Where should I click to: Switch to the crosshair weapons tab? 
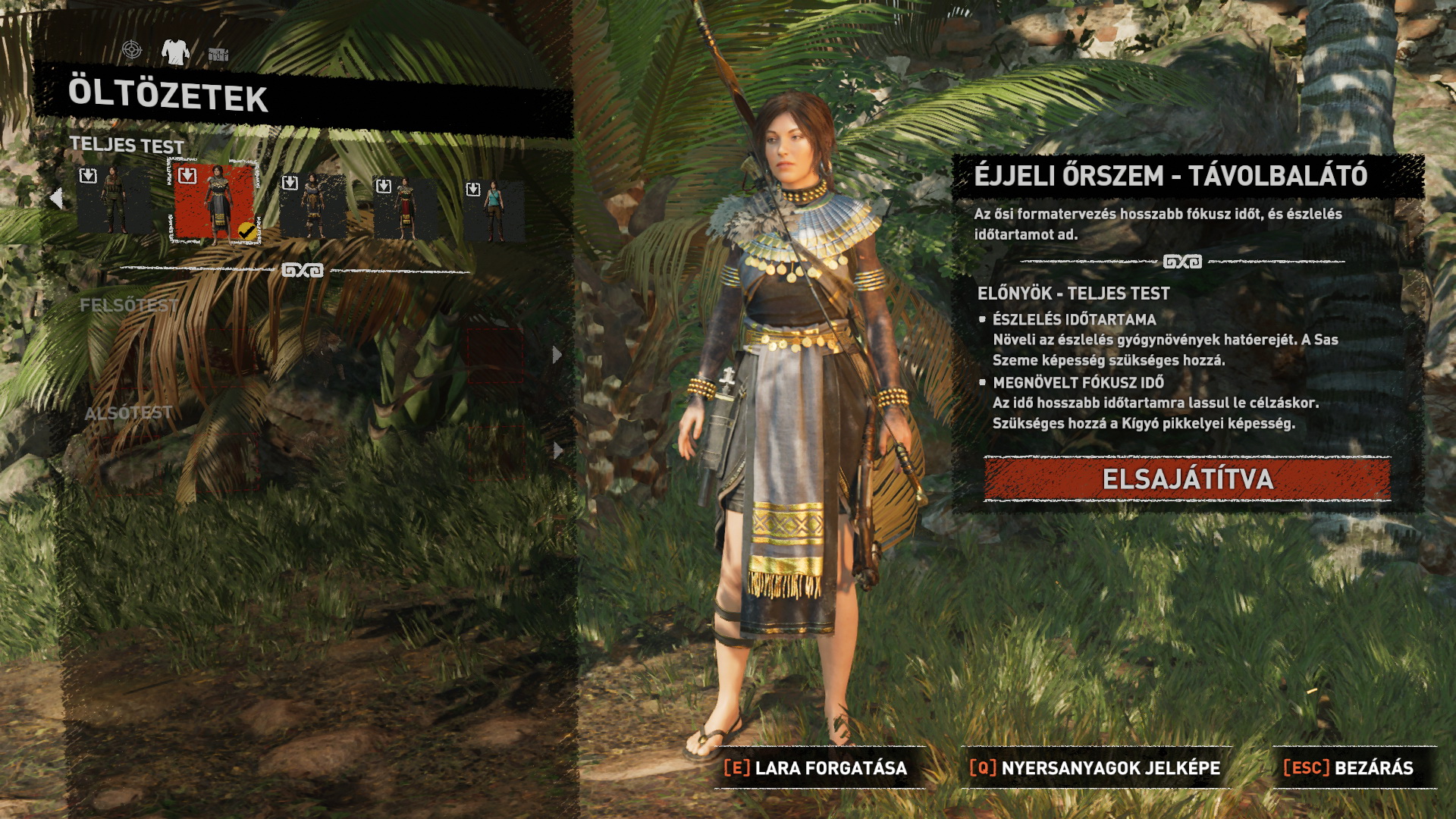click(132, 50)
